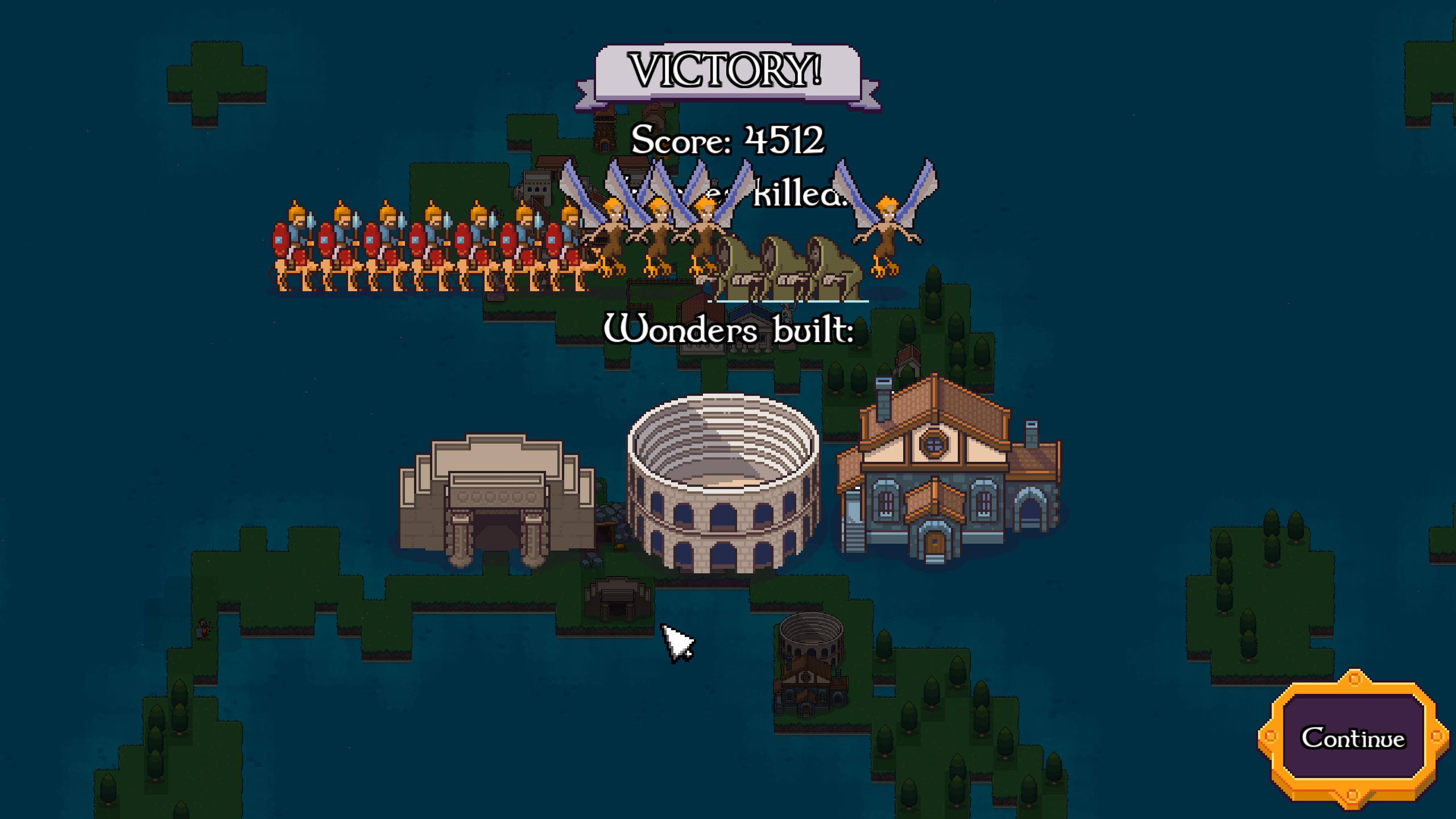Click the Continue button
Image resolution: width=1456 pixels, height=819 pixels.
pyautogui.click(x=1352, y=738)
